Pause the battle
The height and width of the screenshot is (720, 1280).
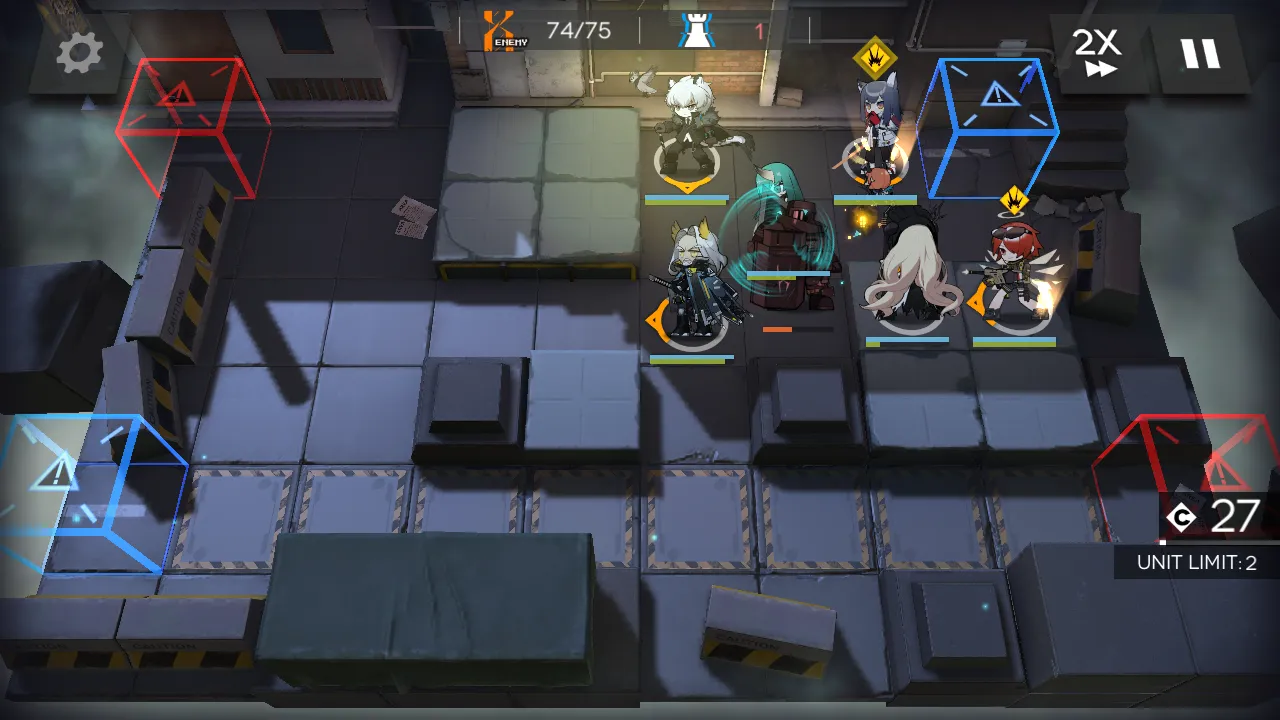[1199, 53]
